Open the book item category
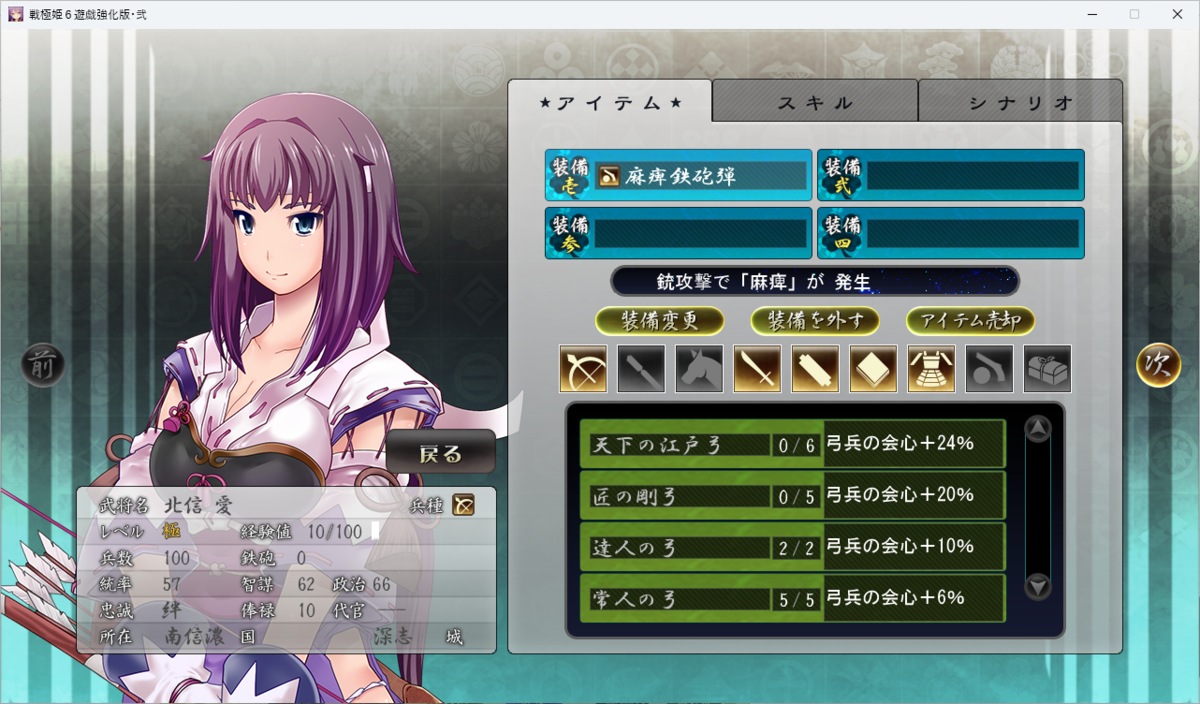This screenshot has width=1200, height=704. coord(873,368)
